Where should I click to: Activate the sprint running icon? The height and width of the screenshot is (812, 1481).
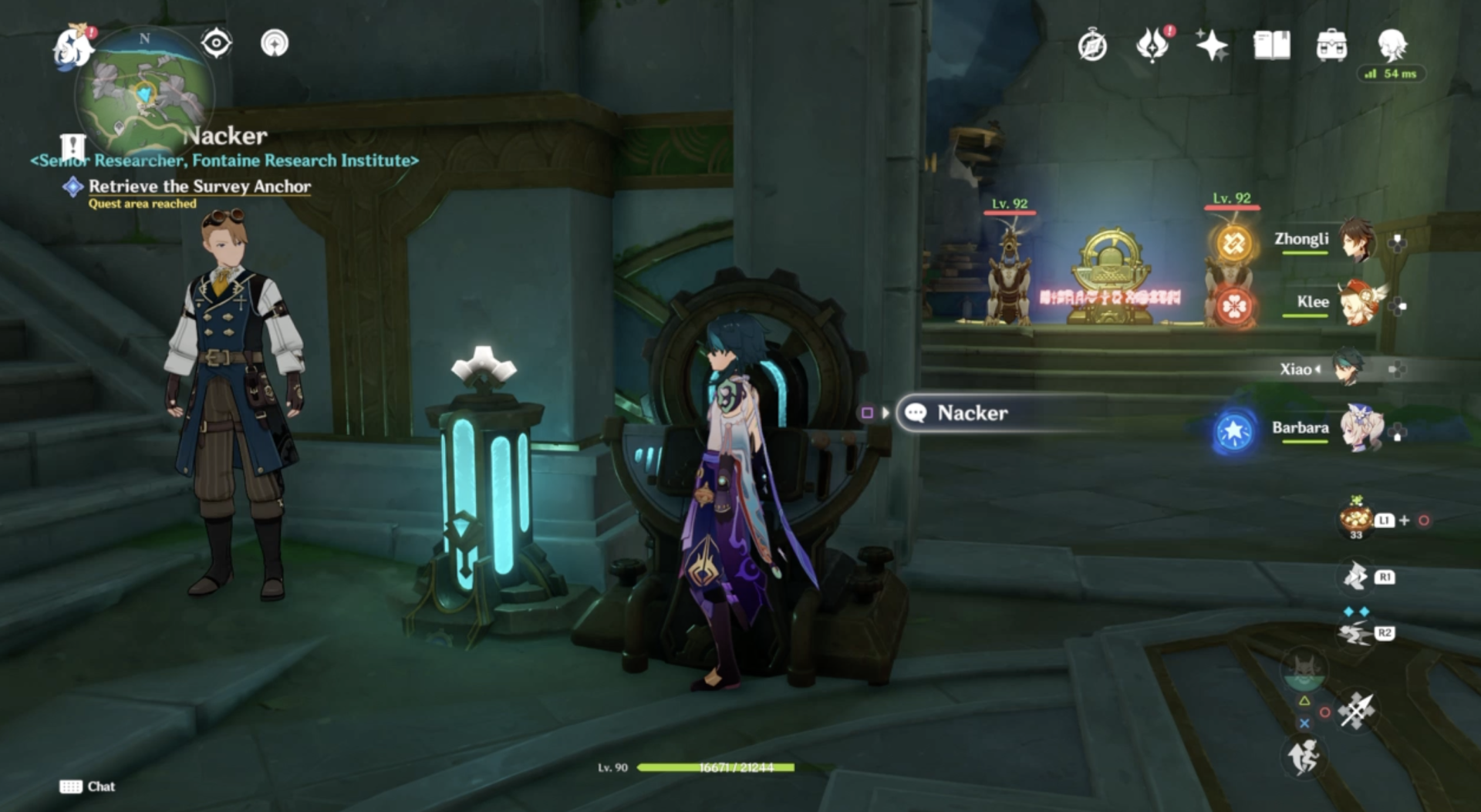point(1304,756)
